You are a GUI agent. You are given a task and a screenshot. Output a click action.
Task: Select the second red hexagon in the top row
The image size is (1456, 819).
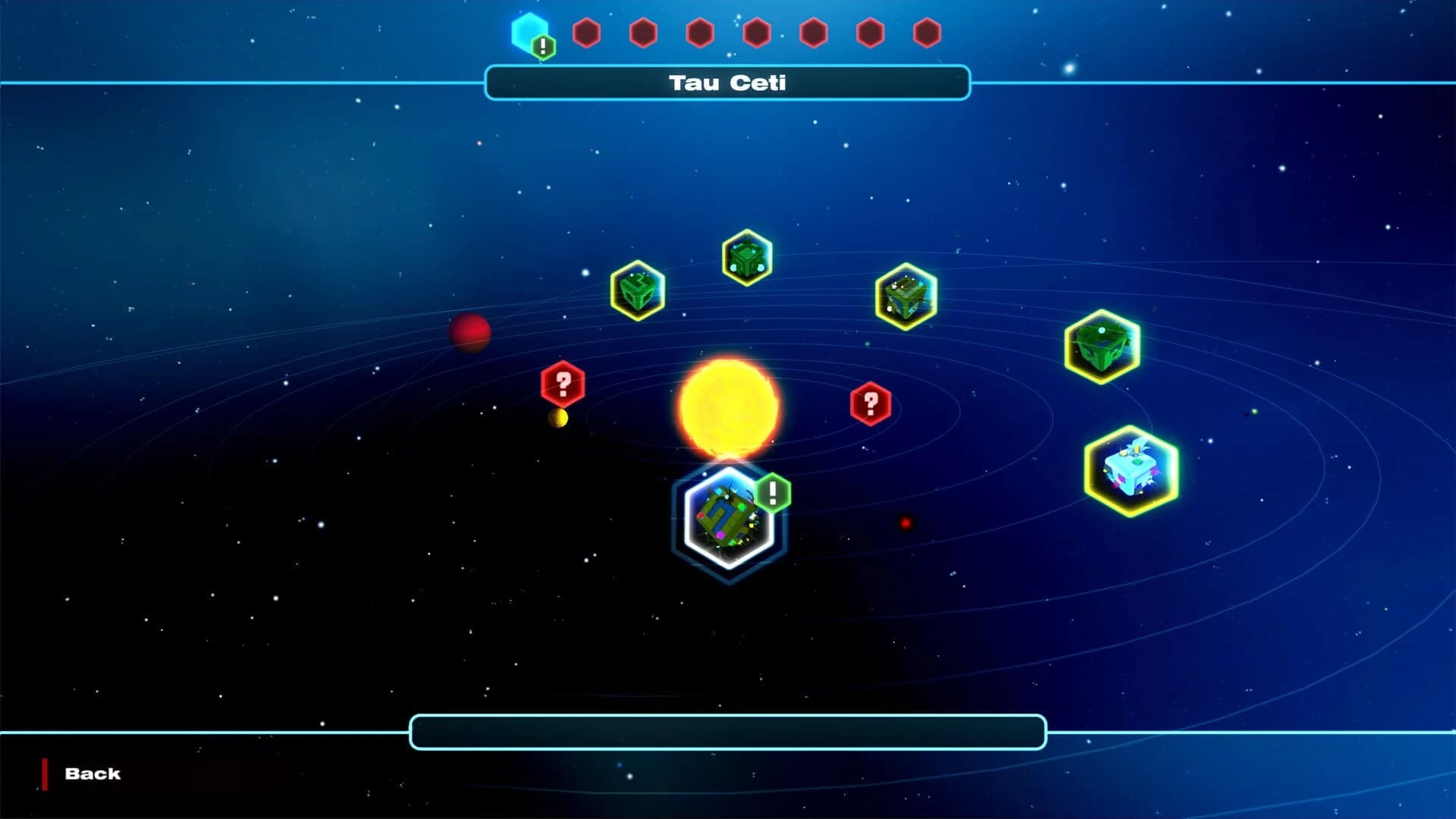point(642,31)
